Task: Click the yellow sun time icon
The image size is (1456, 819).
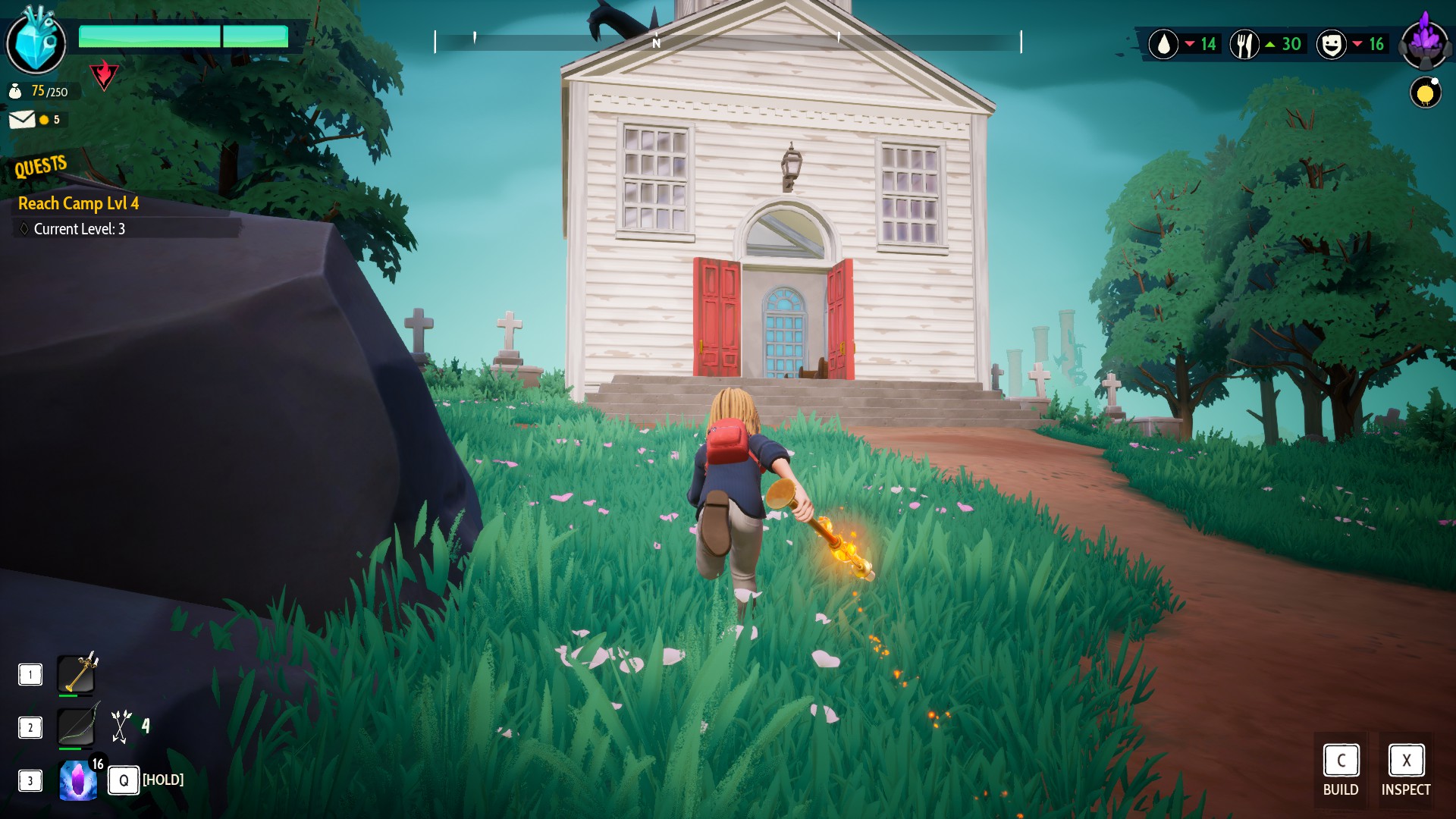Action: 1425,93
